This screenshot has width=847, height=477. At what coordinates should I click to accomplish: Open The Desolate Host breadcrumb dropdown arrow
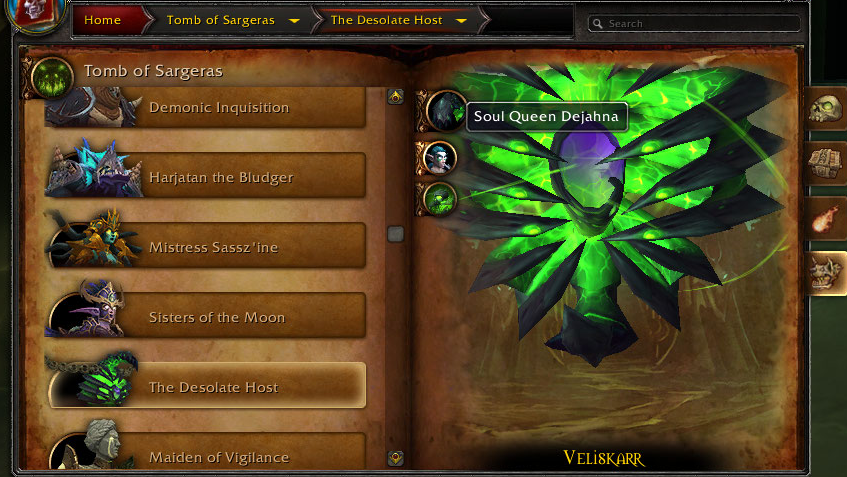click(461, 21)
